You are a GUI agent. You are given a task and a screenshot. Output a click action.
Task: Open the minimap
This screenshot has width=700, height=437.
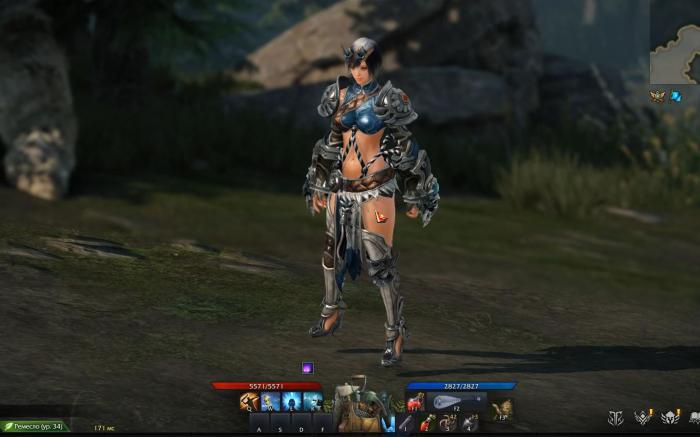tap(674, 42)
